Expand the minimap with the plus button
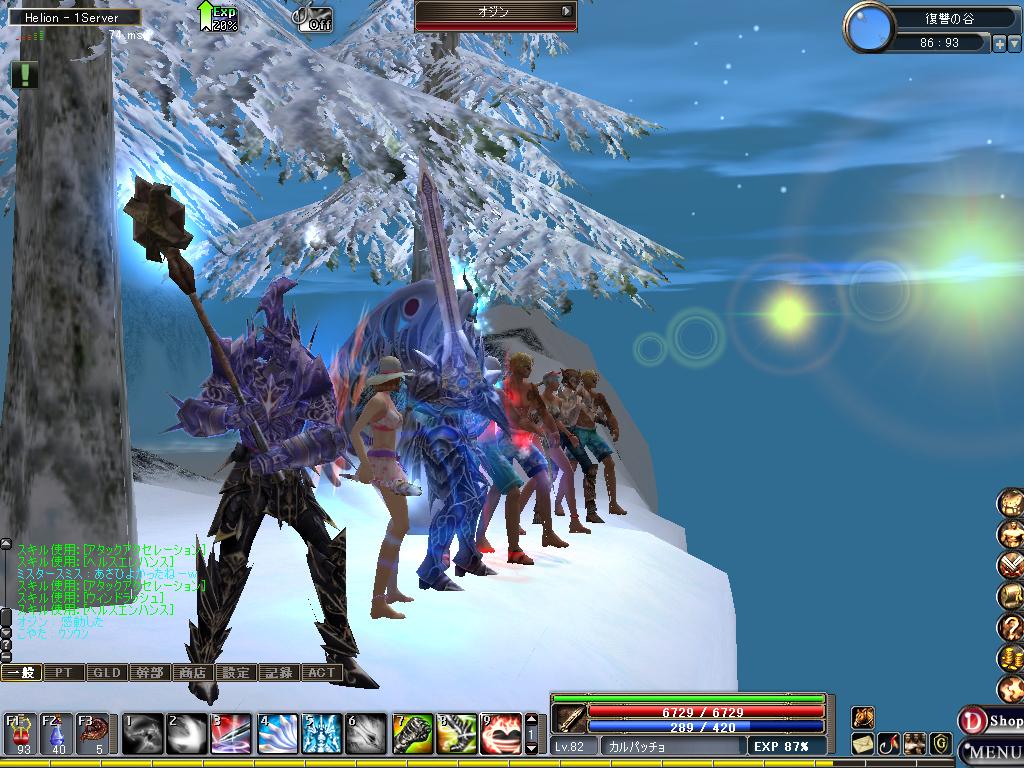The image size is (1024, 768). (999, 44)
